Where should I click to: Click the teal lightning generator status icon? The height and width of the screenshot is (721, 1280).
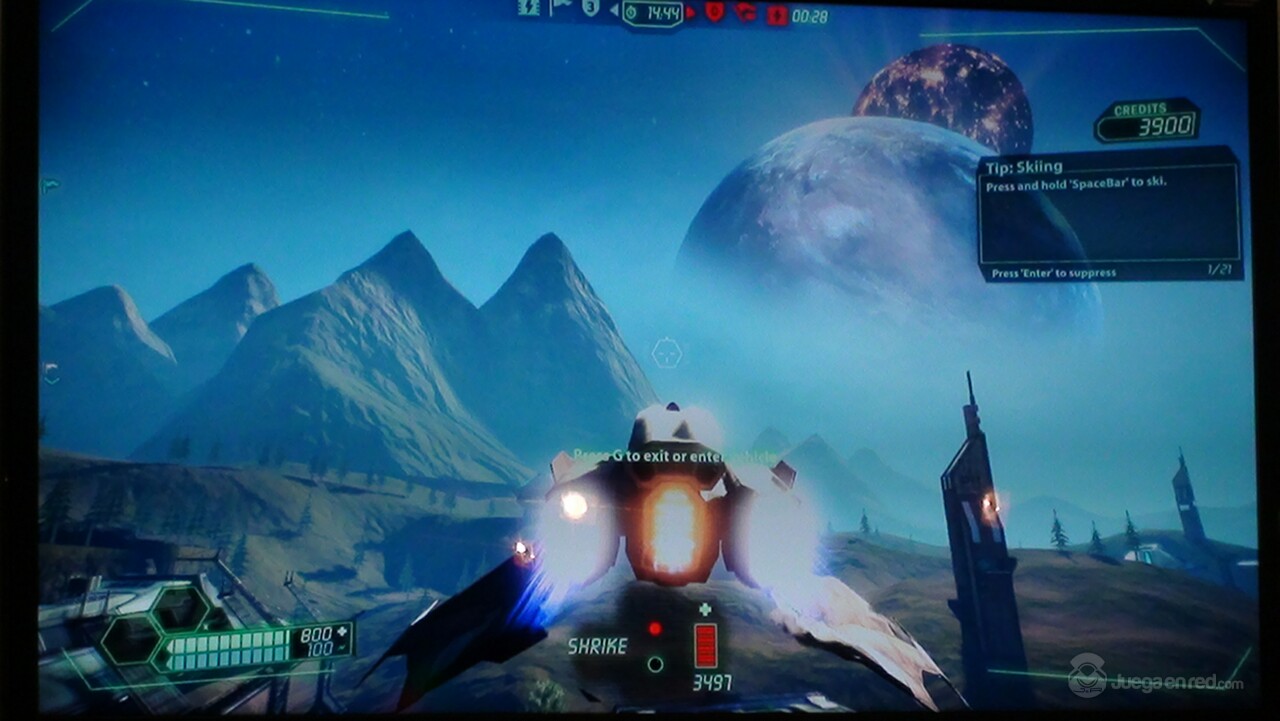[x=529, y=9]
